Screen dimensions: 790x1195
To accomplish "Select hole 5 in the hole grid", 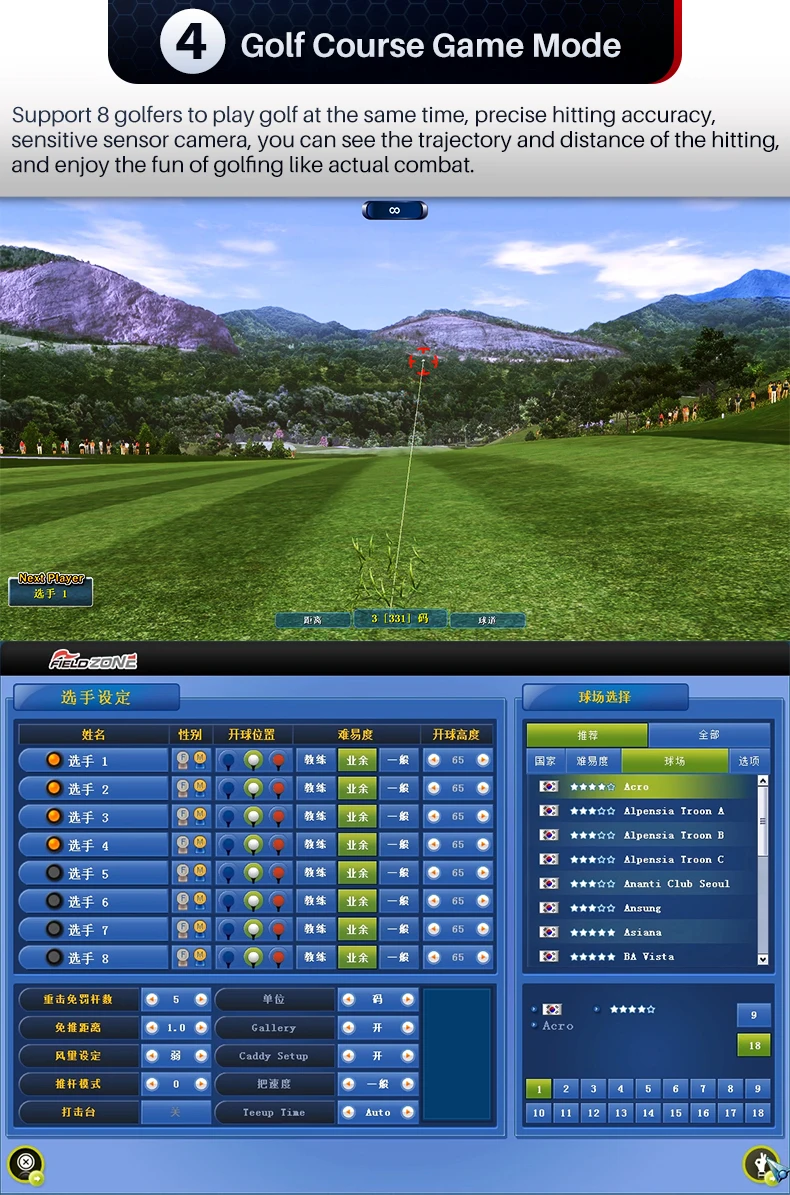I will (x=648, y=1089).
